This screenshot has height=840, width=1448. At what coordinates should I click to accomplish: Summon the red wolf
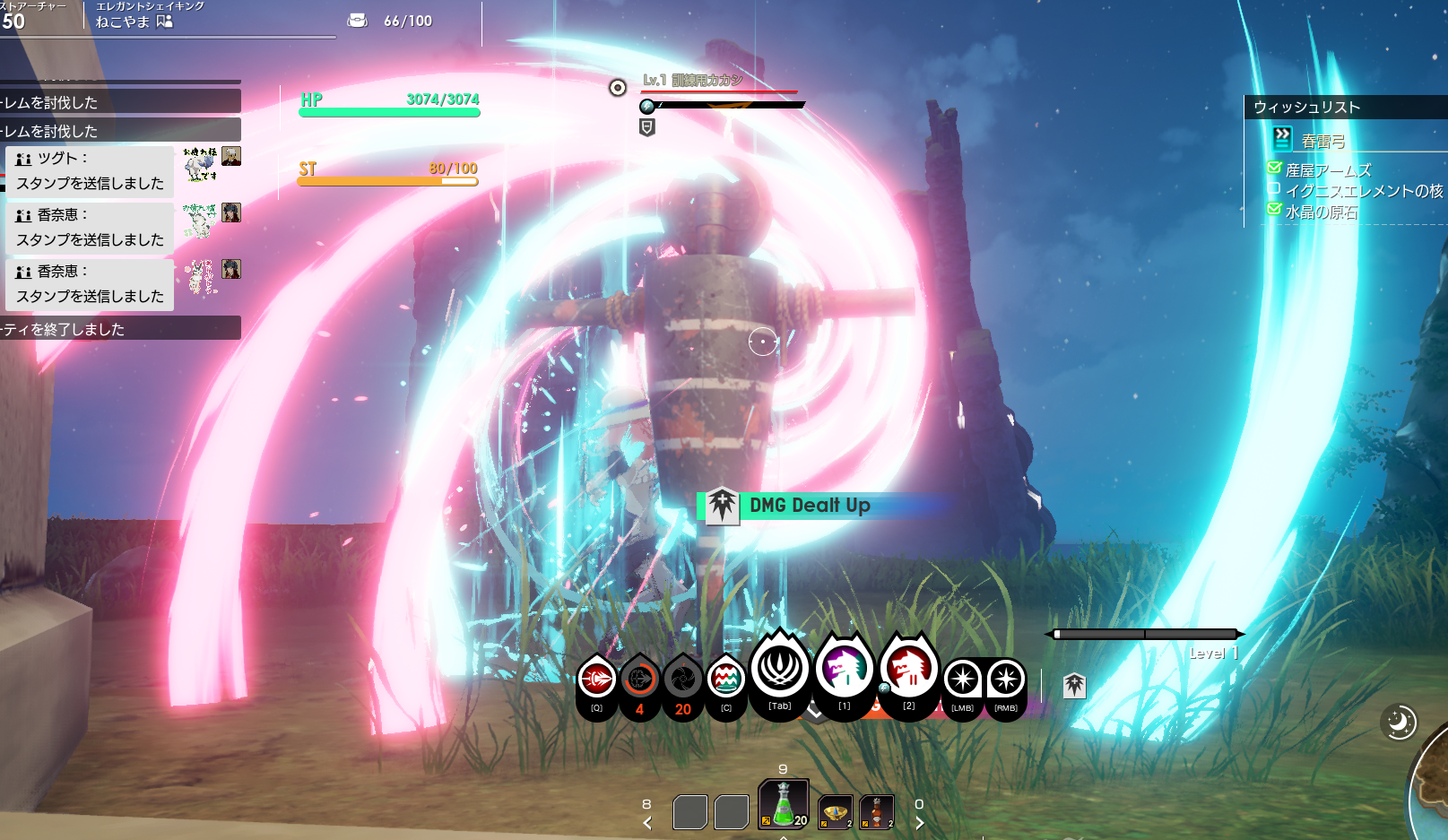(x=908, y=669)
